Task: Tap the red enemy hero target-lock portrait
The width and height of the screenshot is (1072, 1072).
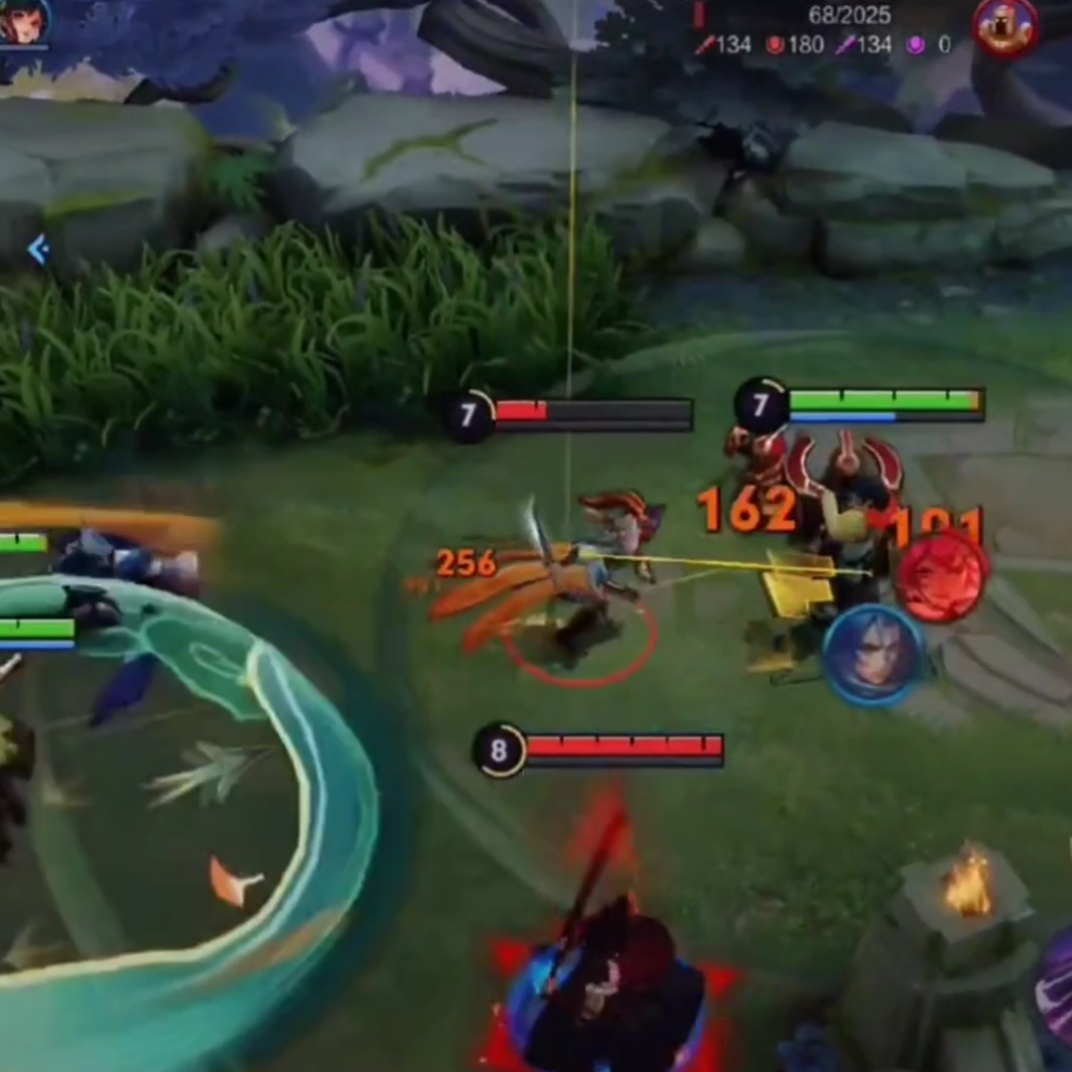Action: [x=941, y=577]
